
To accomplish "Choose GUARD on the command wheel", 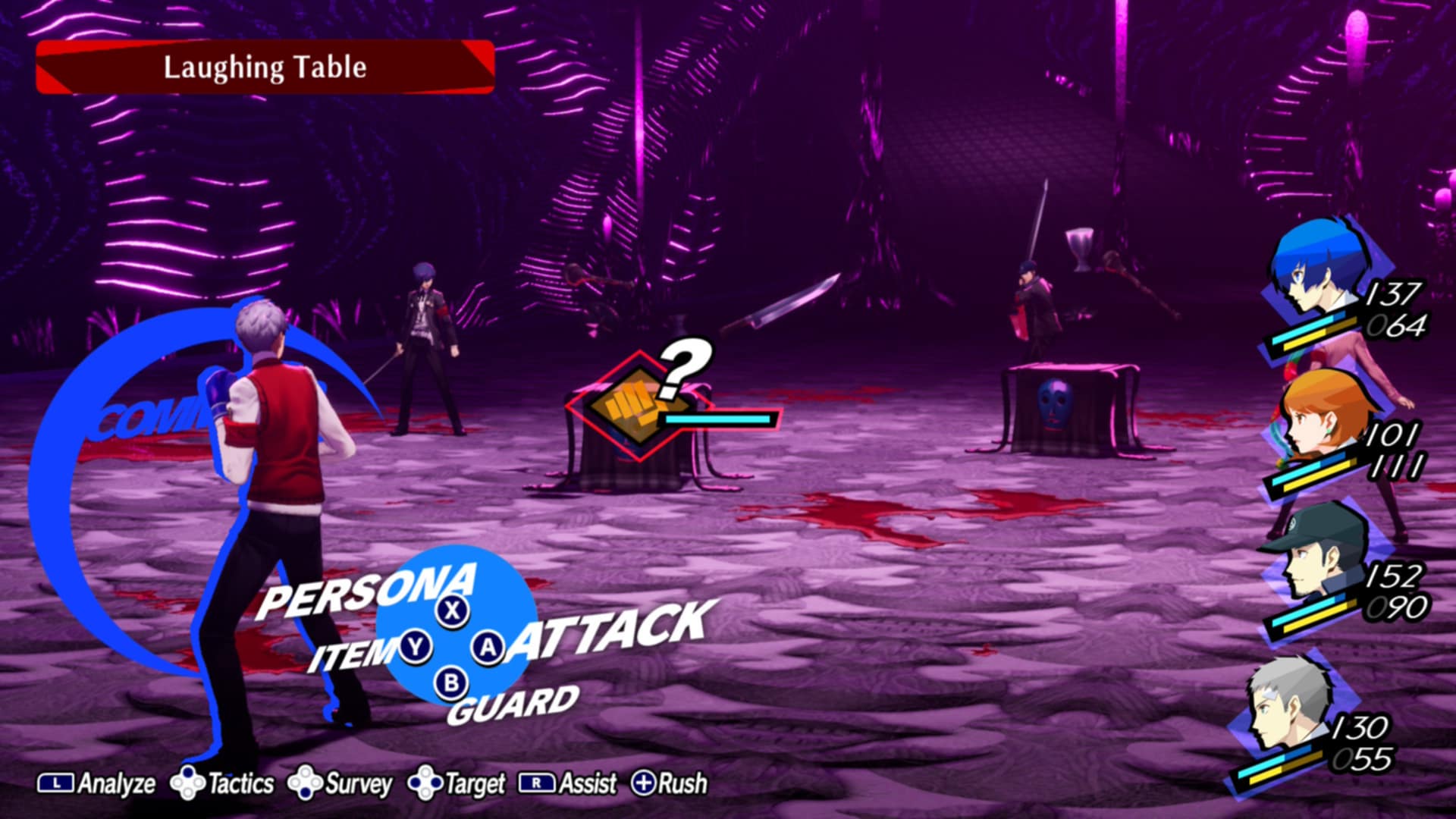I will (x=513, y=704).
